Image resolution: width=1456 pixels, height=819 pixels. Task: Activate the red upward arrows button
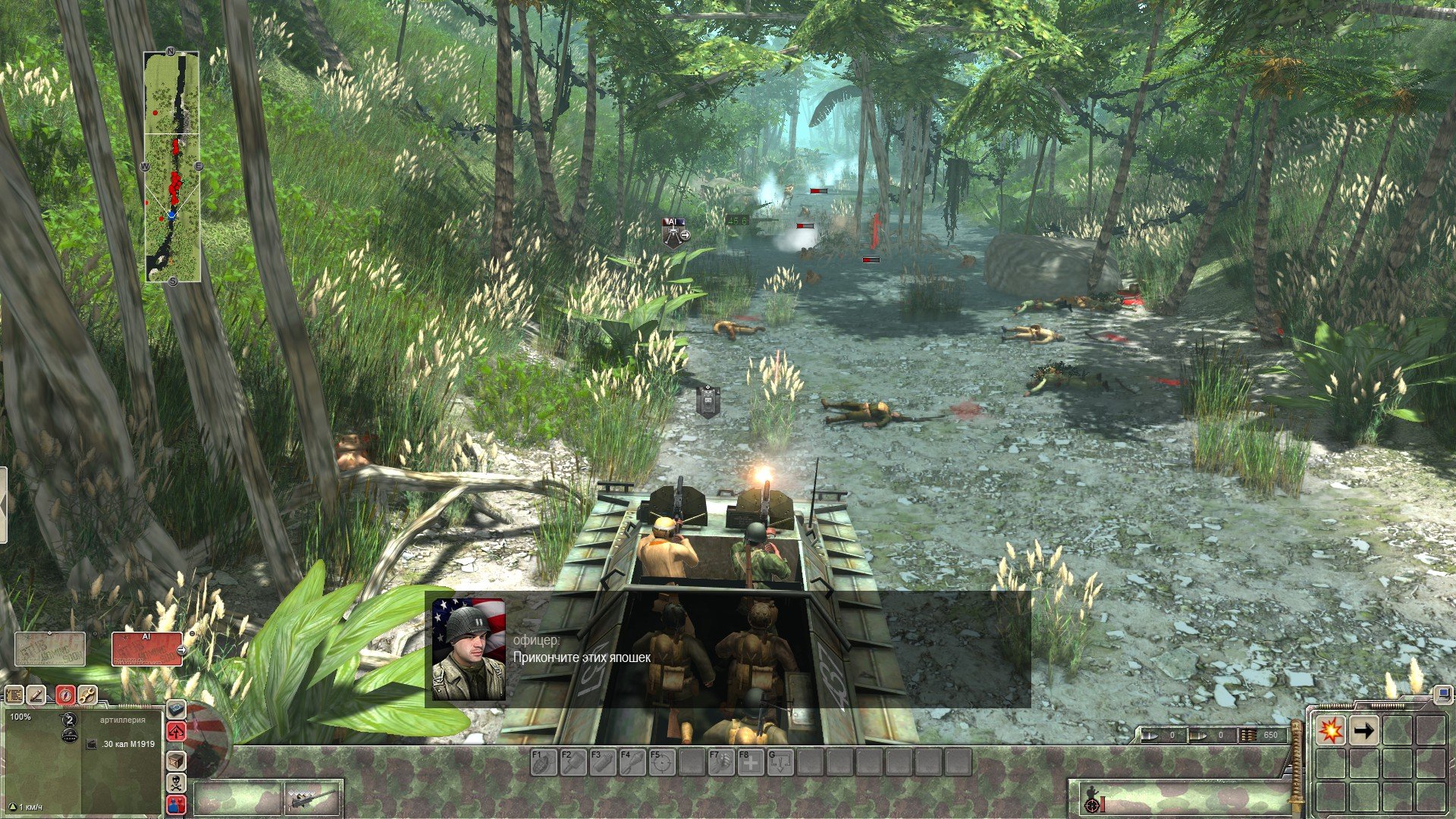pyautogui.click(x=176, y=732)
